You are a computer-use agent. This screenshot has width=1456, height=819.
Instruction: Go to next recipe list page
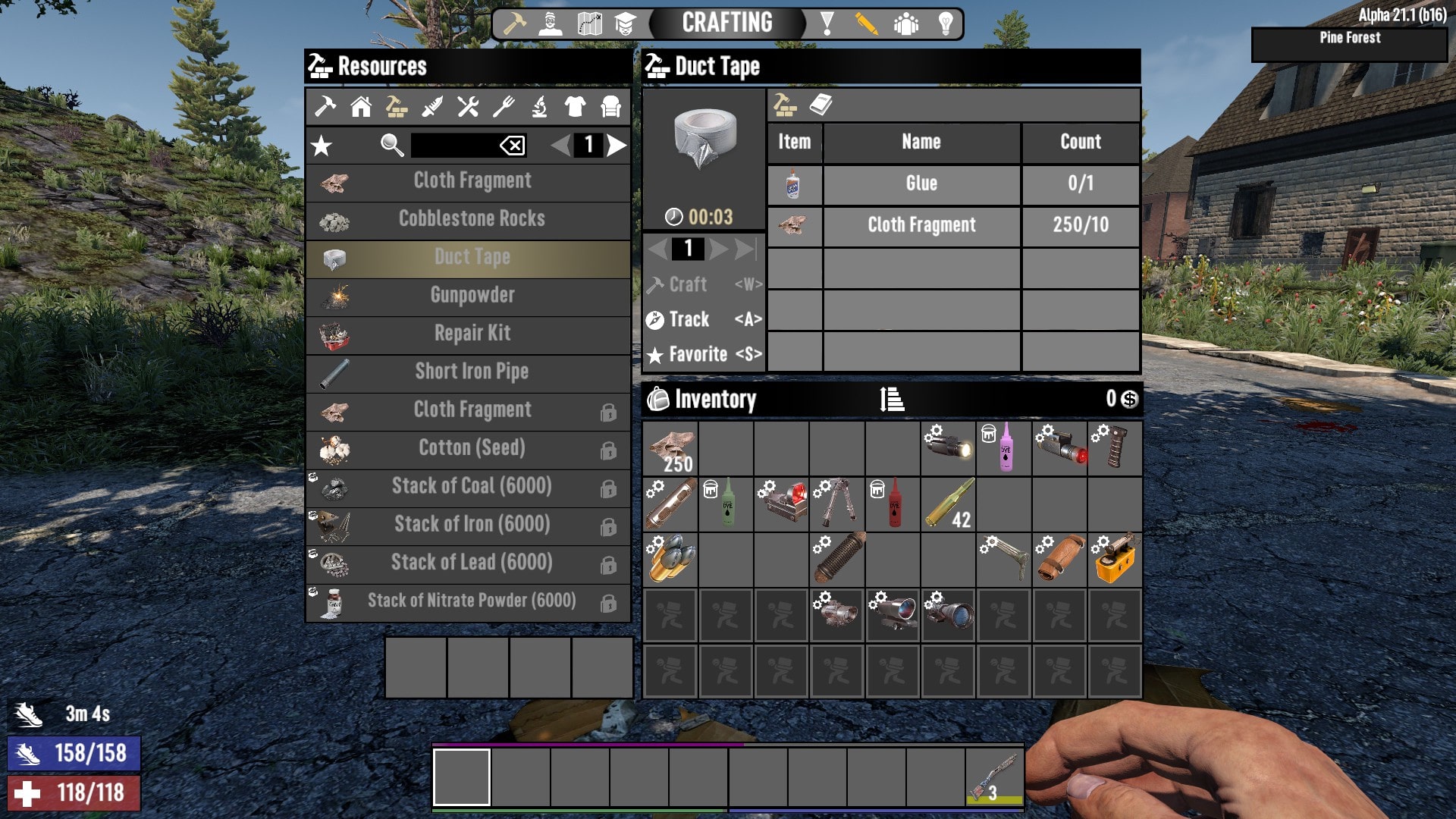coord(617,145)
